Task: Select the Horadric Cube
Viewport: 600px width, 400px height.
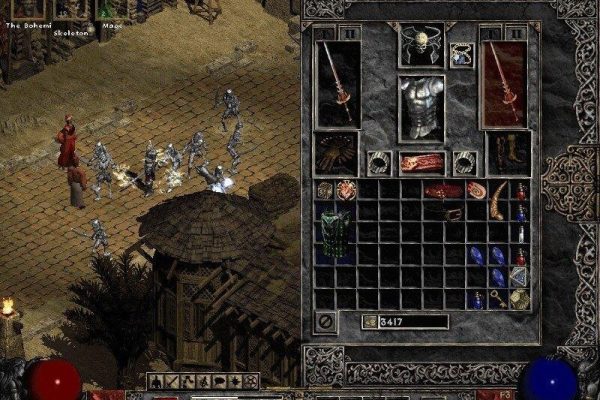Action: click(x=520, y=297)
